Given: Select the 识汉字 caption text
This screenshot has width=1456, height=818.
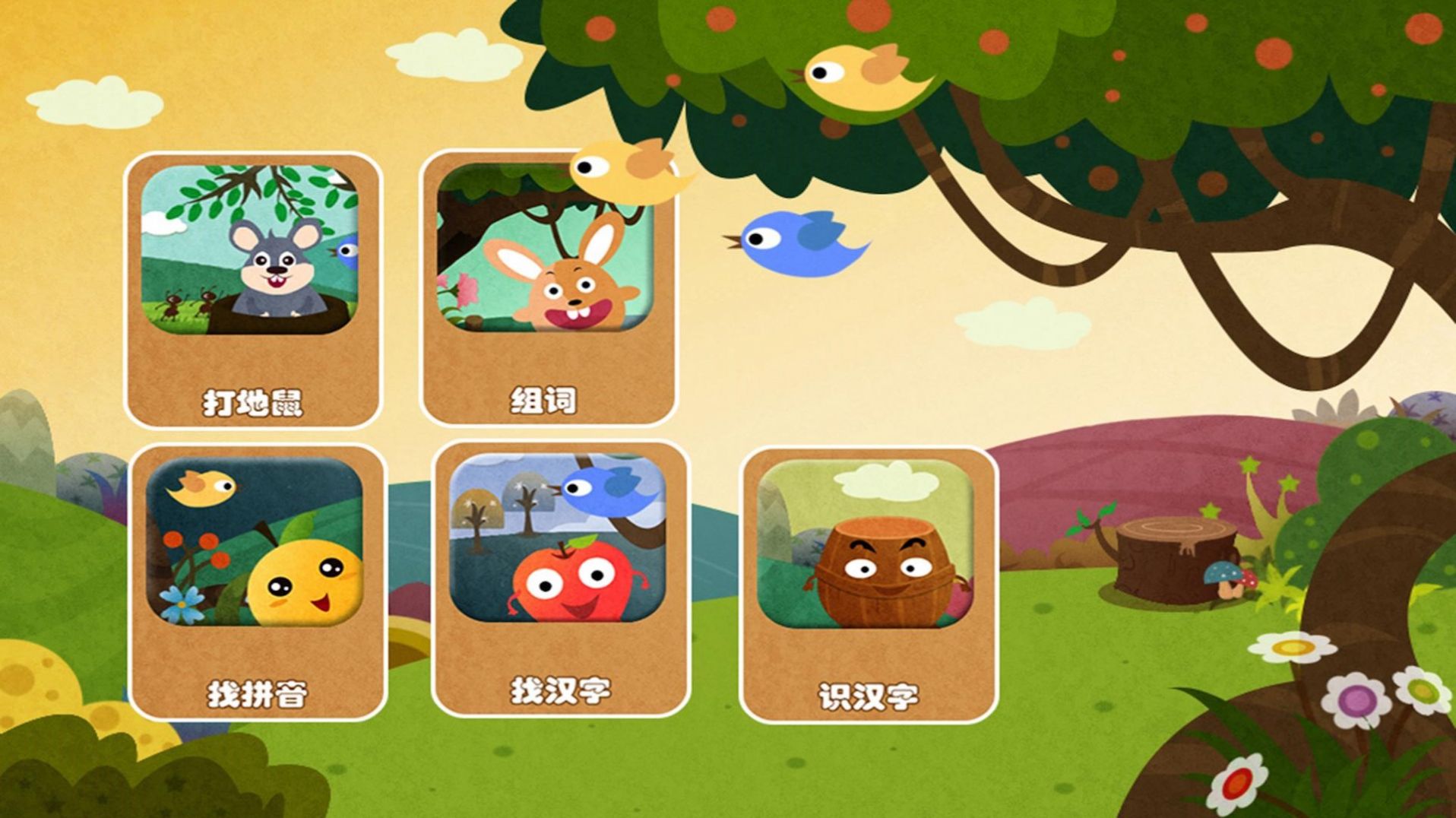Looking at the screenshot, I should coord(868,694).
